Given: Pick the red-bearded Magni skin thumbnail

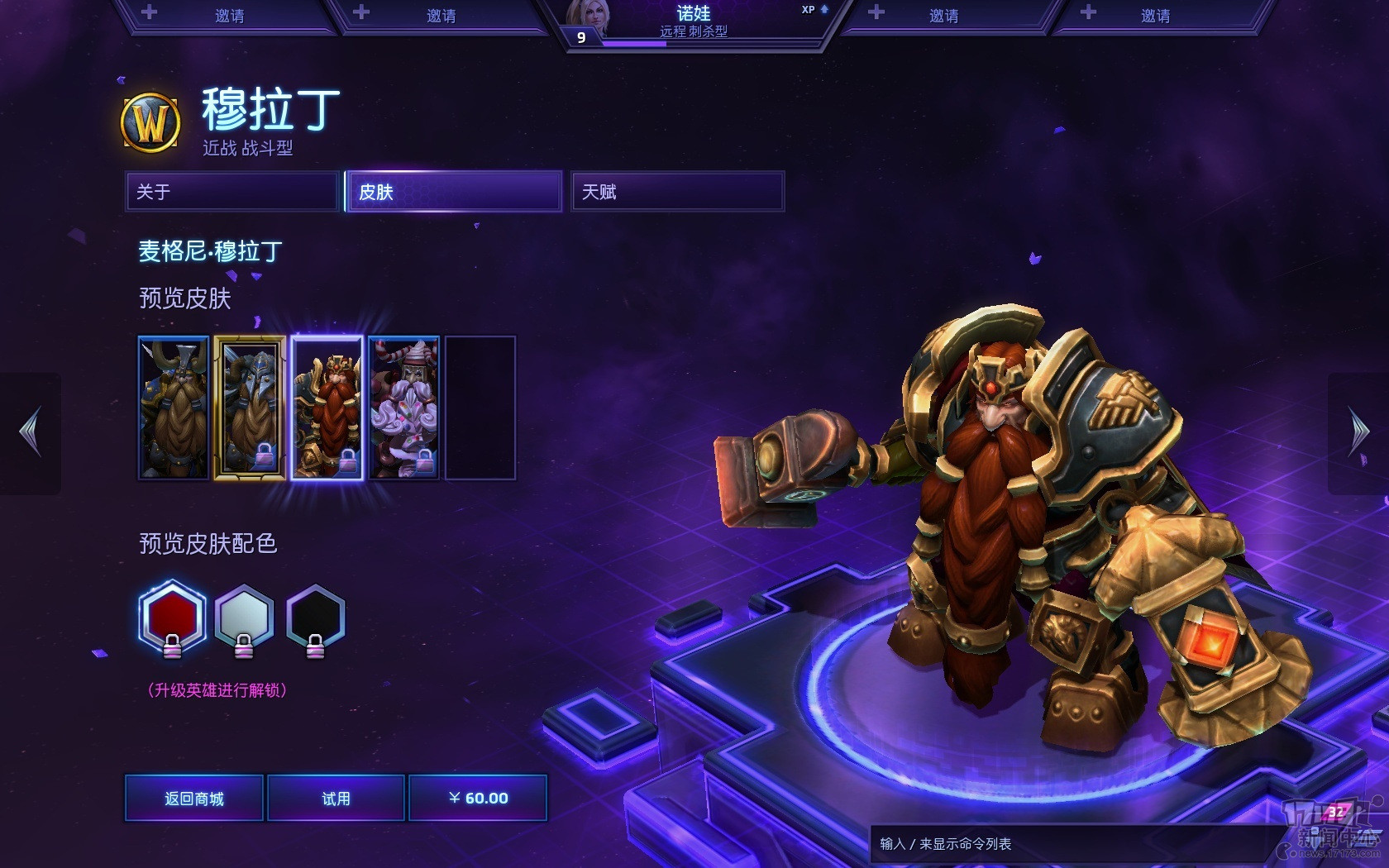Looking at the screenshot, I should (327, 408).
